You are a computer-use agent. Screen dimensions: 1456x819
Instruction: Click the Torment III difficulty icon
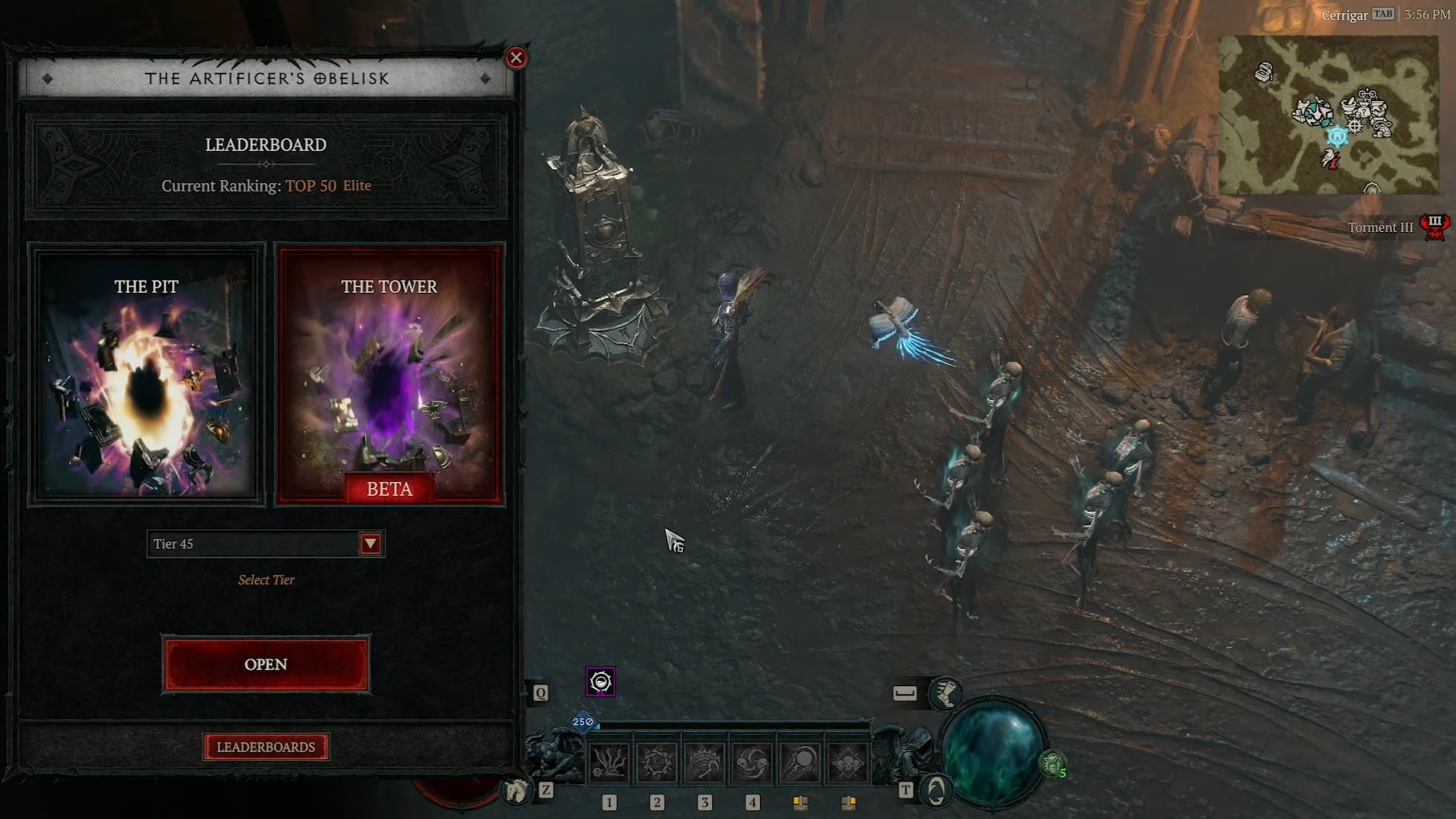pos(1434,227)
